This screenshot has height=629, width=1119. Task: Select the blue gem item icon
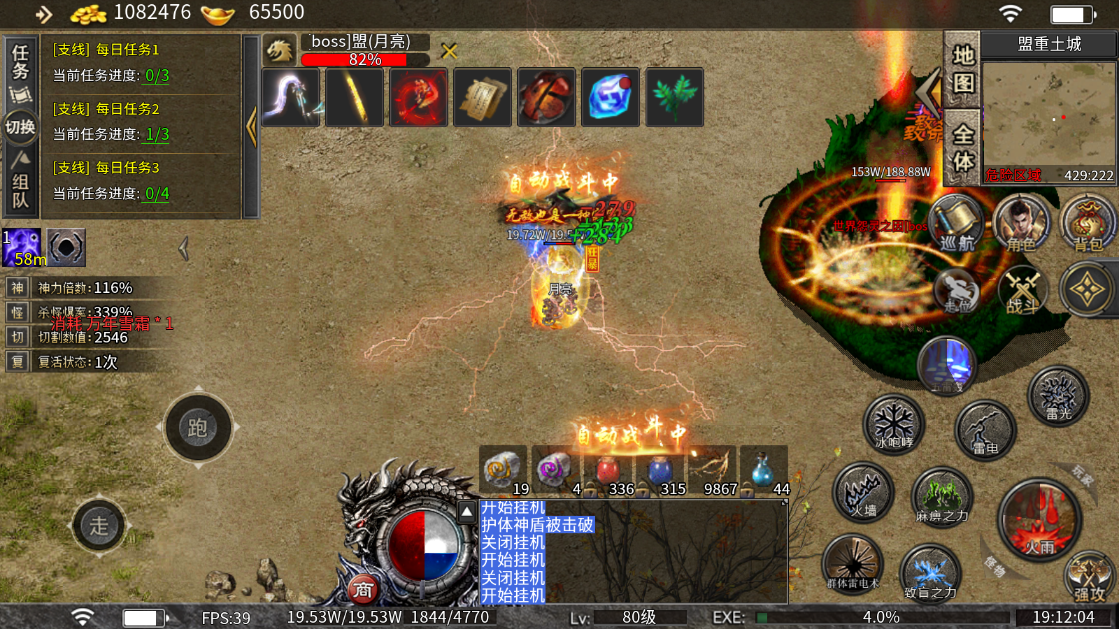[609, 98]
